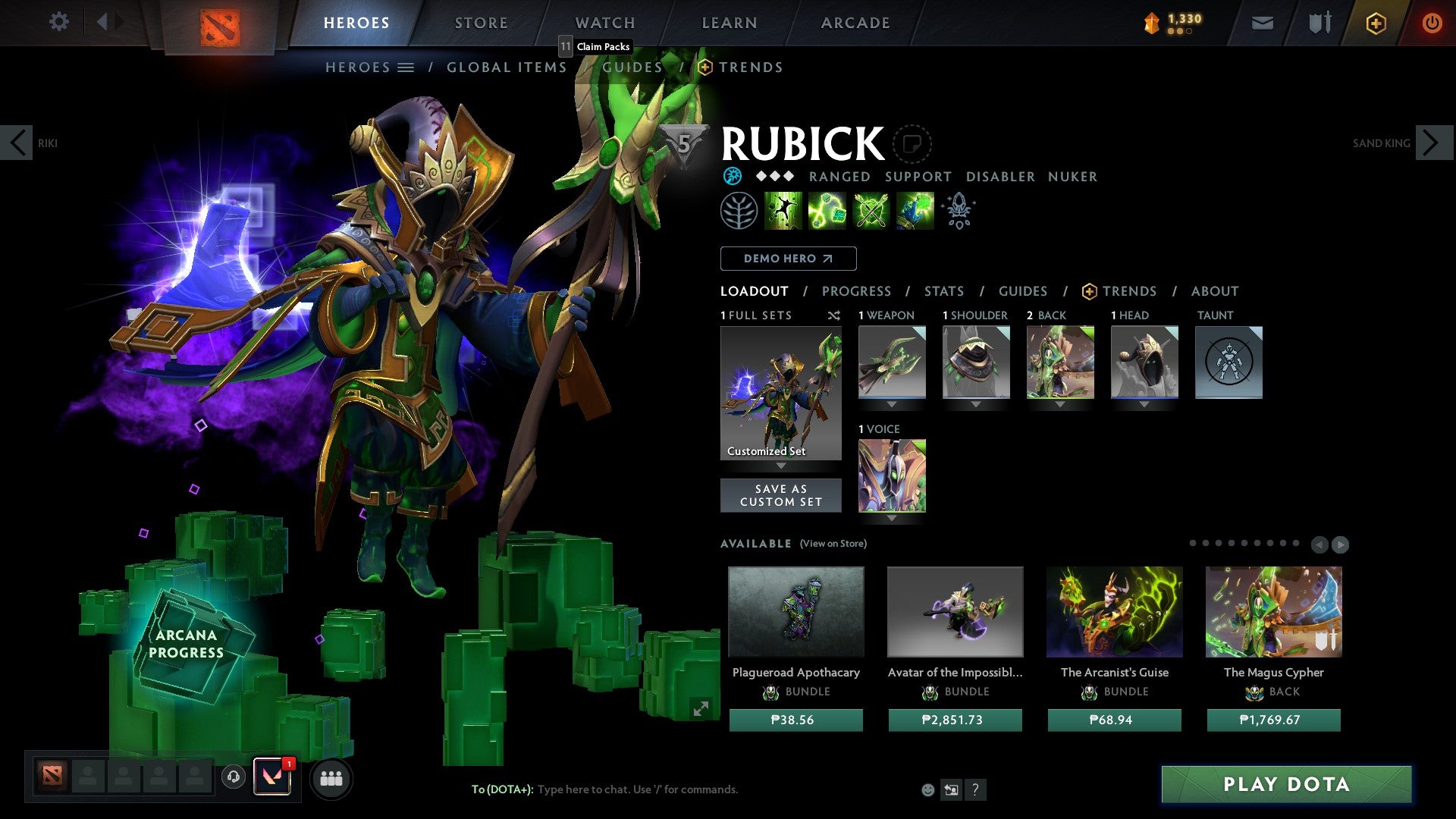Click the armory shield-and-sword icon
Screen dimensions: 1456x819
(1319, 23)
